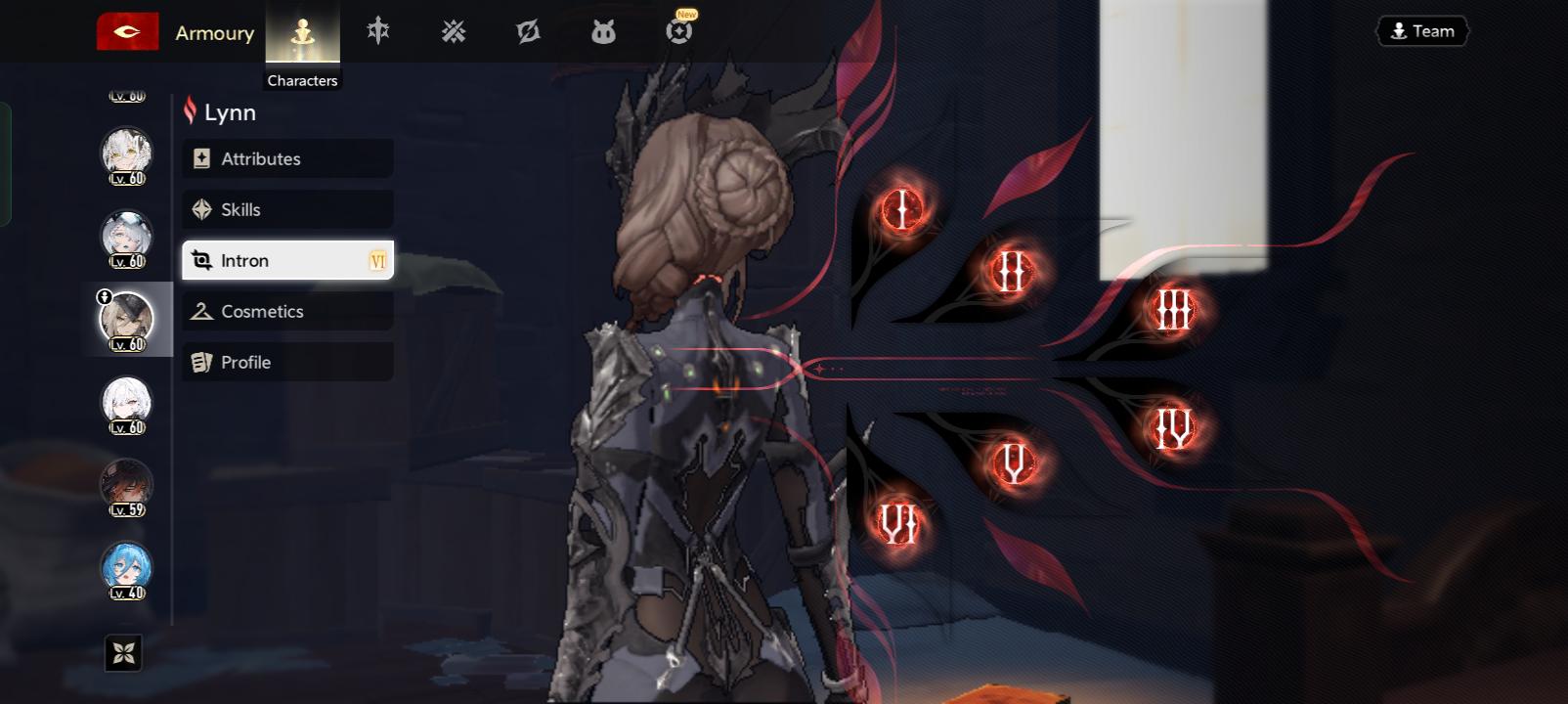Choose Intron node III

point(1171,311)
